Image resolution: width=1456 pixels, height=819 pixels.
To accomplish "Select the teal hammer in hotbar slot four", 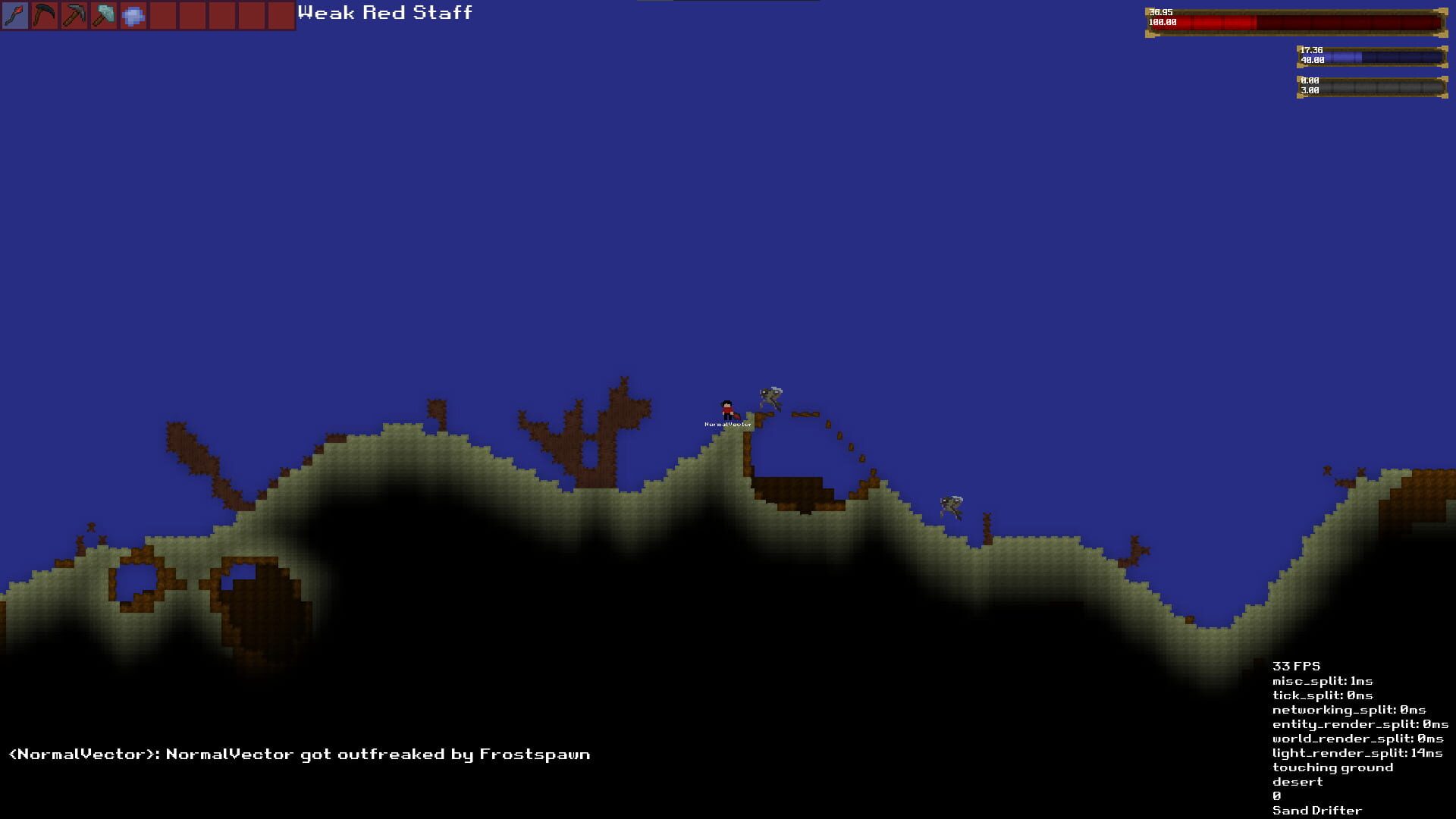I will coord(104,14).
